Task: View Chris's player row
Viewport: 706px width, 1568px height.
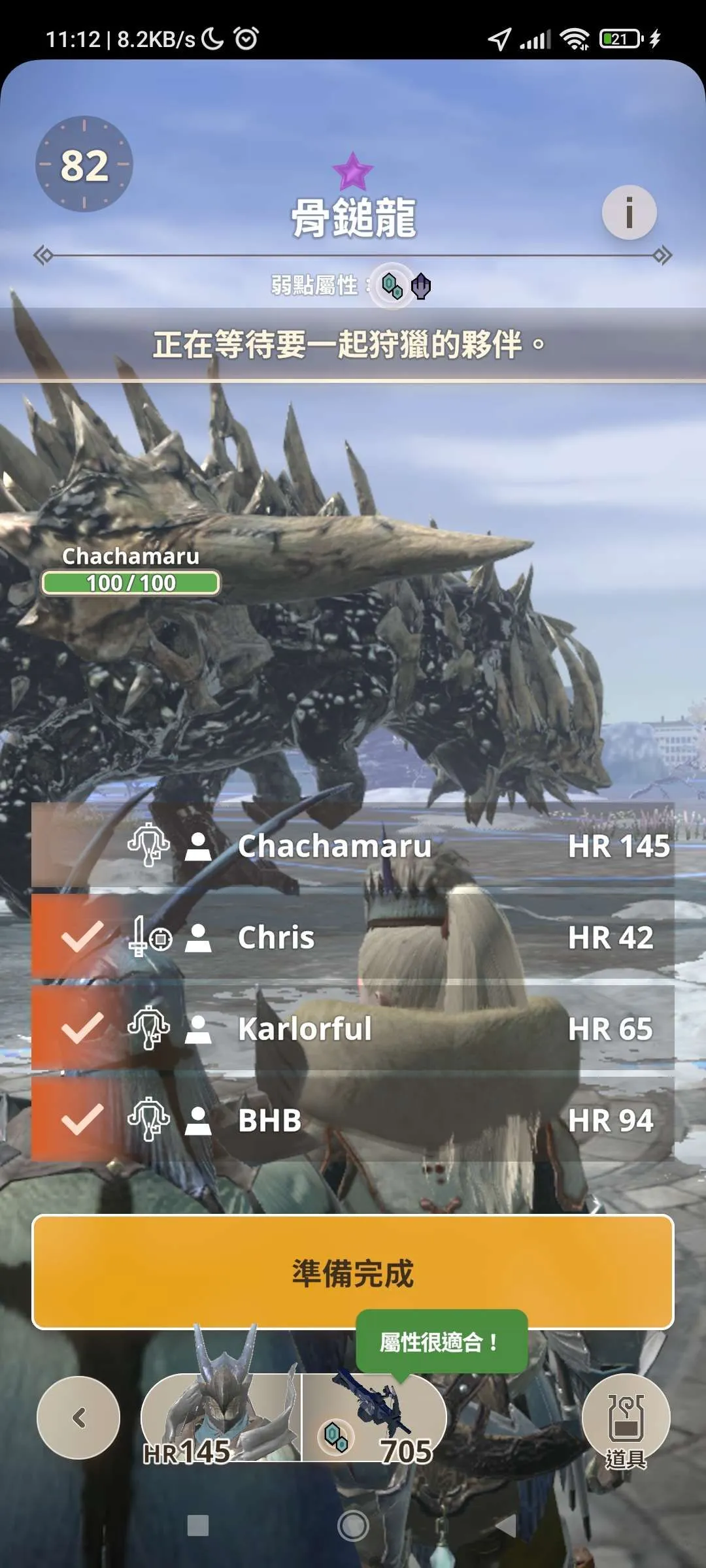Action: 353,938
